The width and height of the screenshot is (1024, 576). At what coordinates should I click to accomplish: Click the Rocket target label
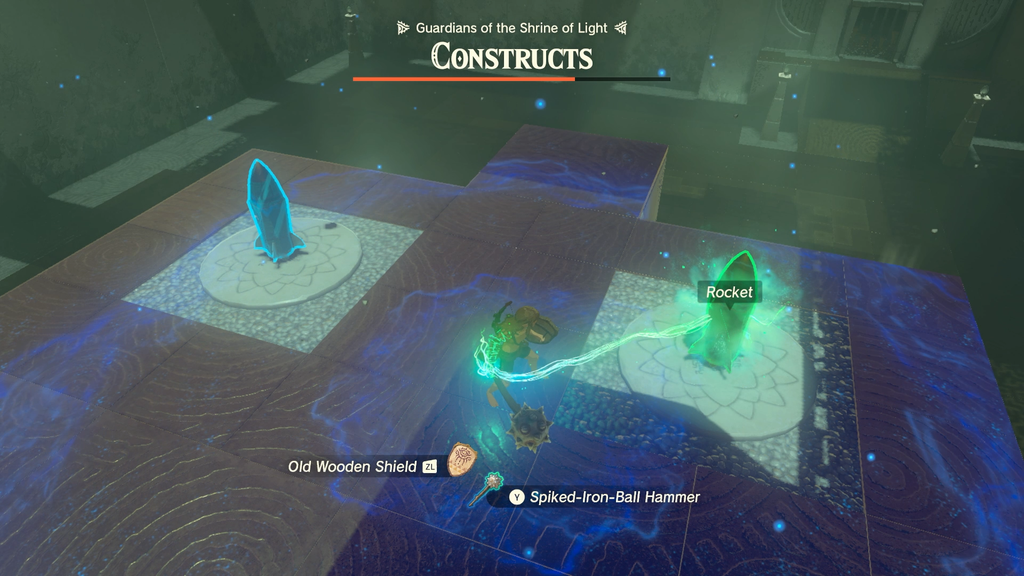click(729, 292)
